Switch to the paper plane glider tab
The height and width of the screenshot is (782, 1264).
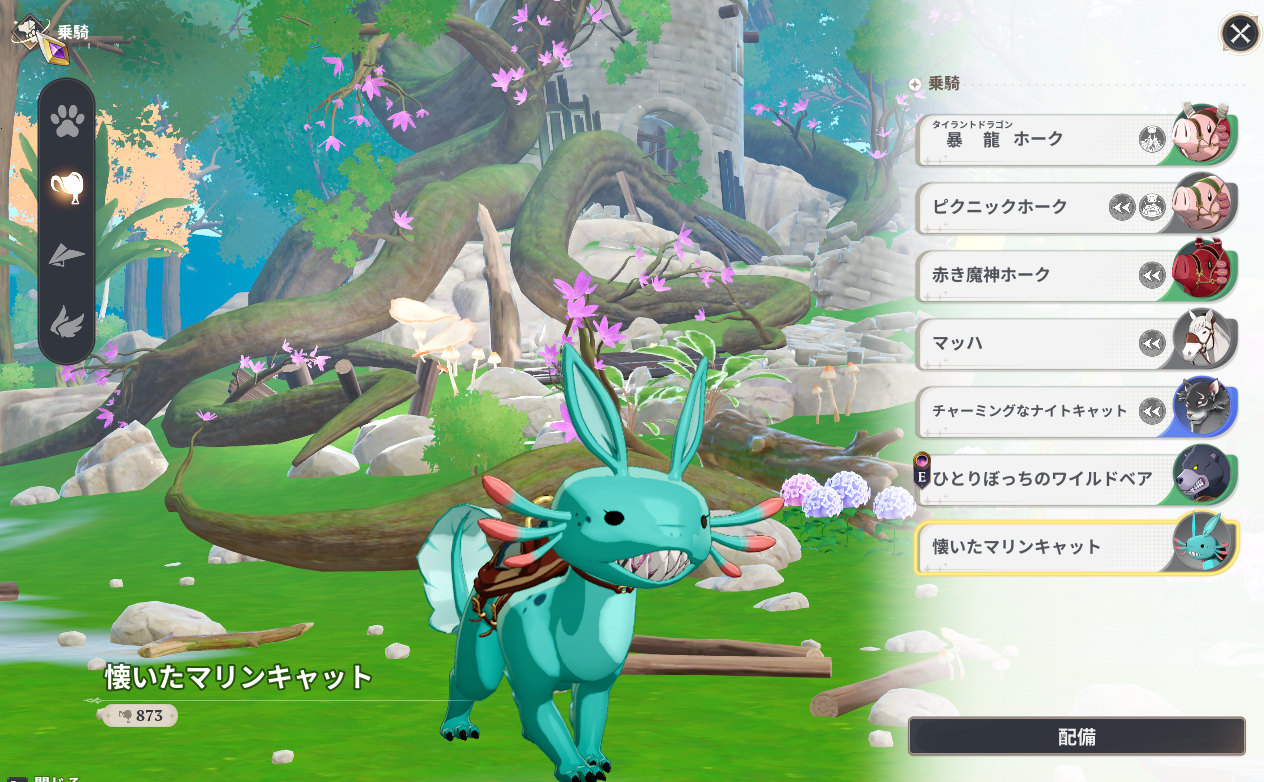tap(67, 255)
